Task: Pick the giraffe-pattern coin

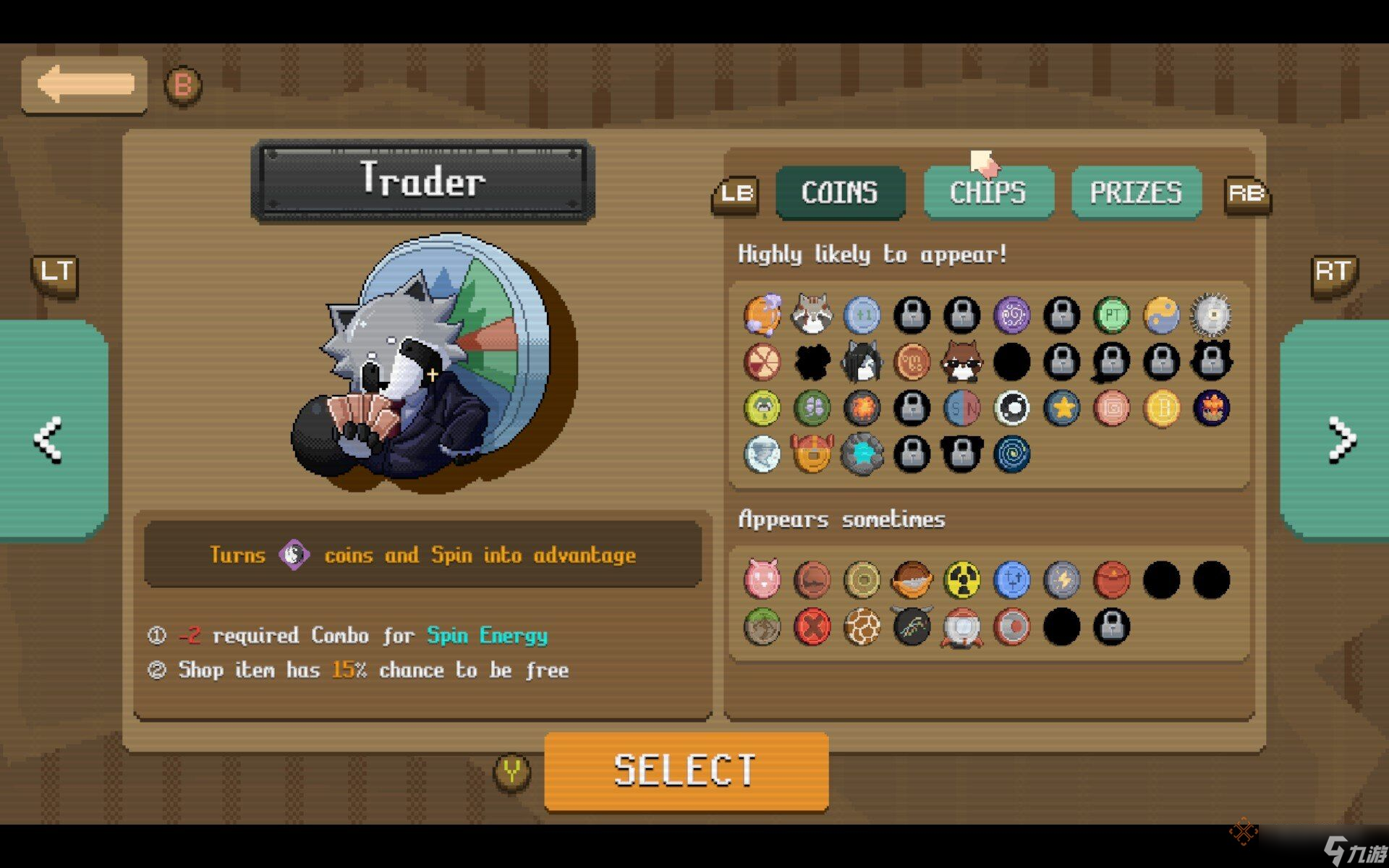Action: point(862,626)
